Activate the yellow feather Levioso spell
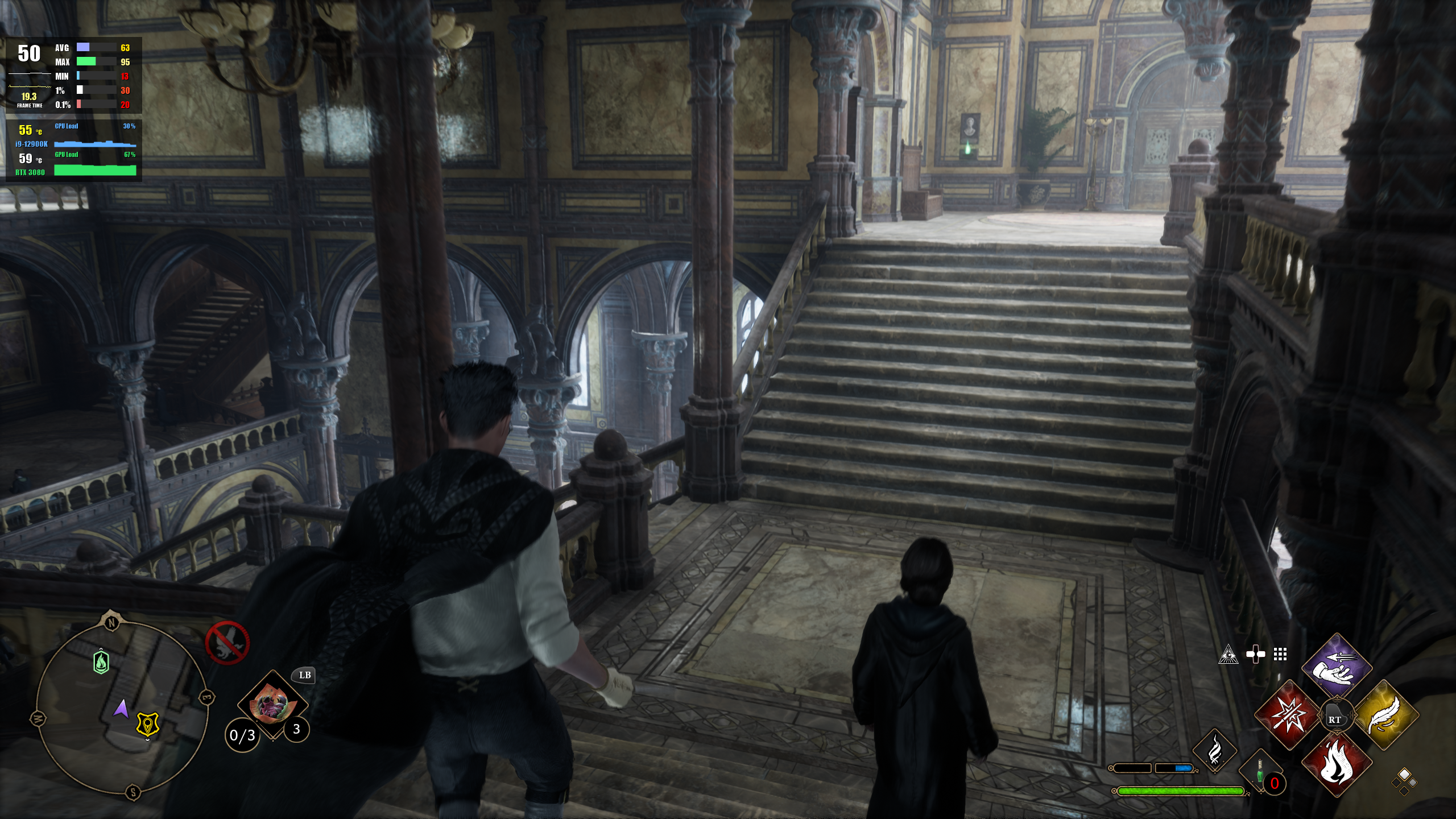 click(1385, 715)
